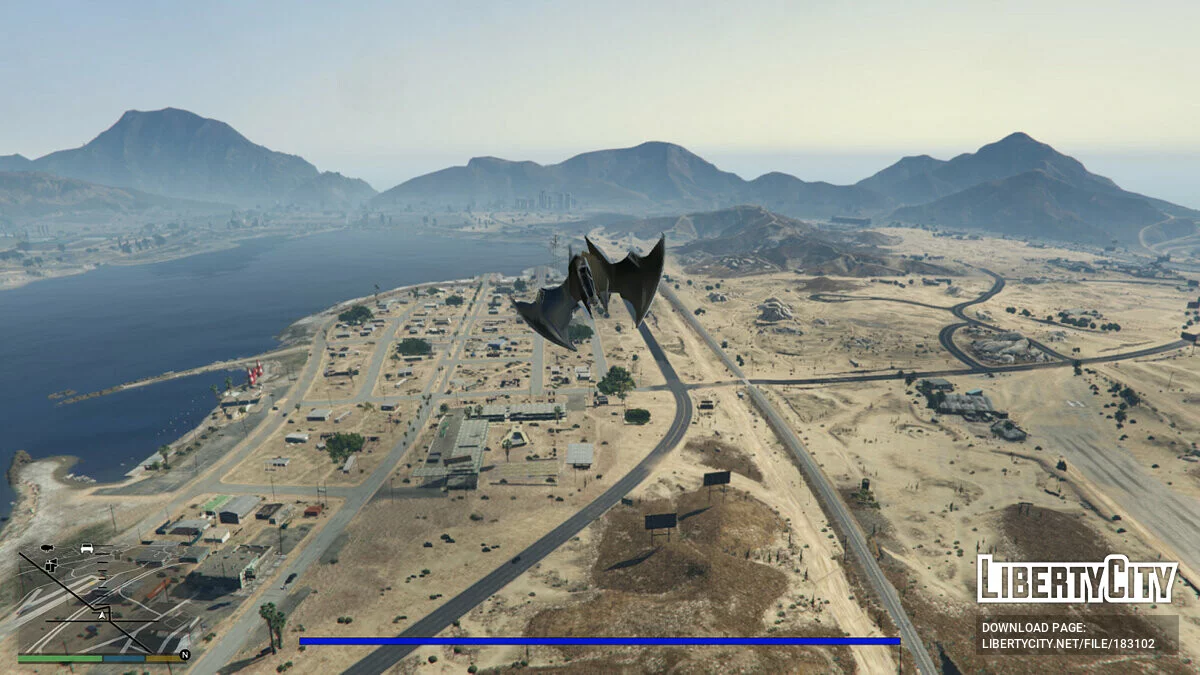
Task: Click the garage marker on the minimap
Action: (x=52, y=566)
